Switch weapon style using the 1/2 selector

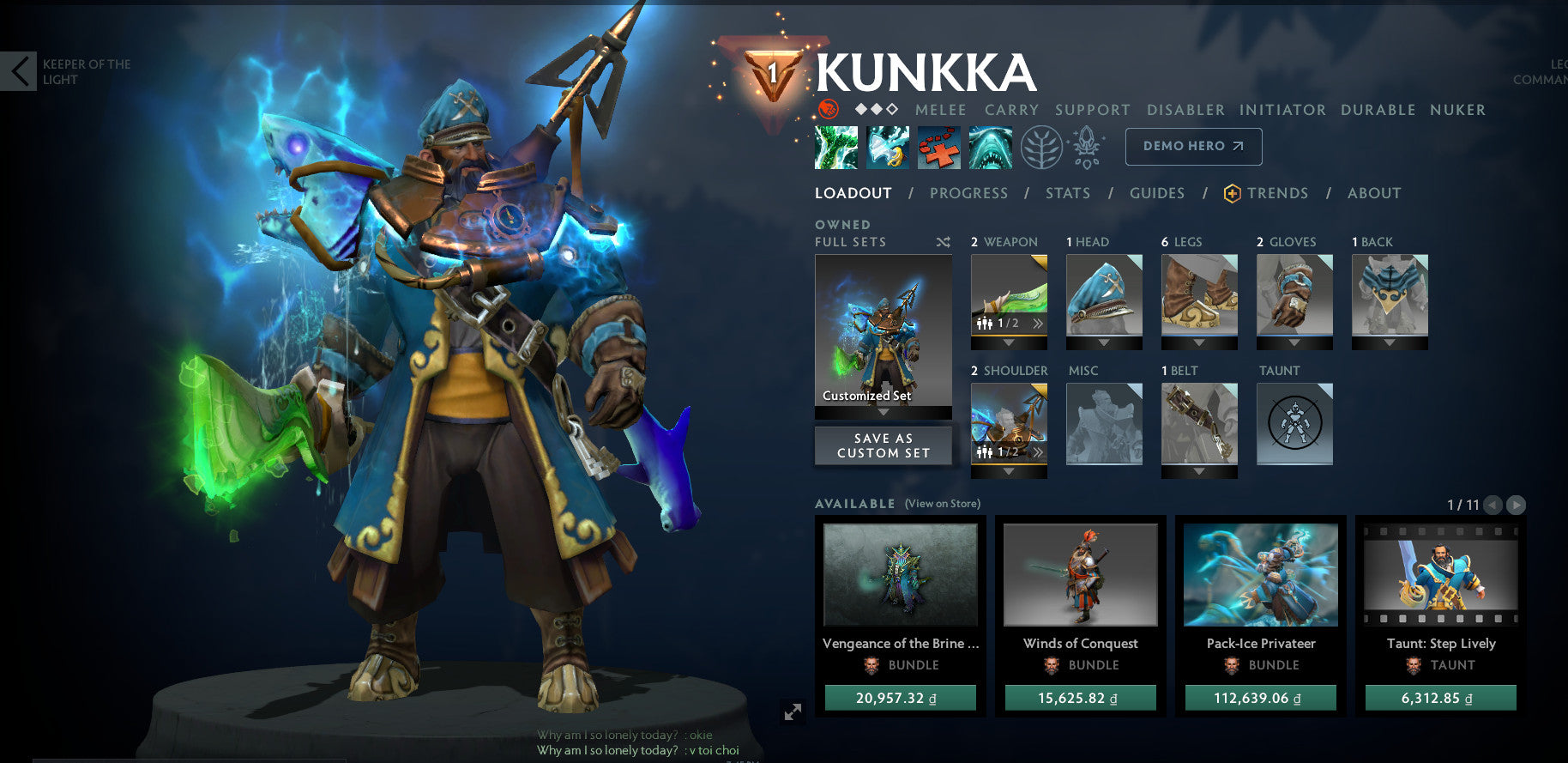click(x=1008, y=323)
